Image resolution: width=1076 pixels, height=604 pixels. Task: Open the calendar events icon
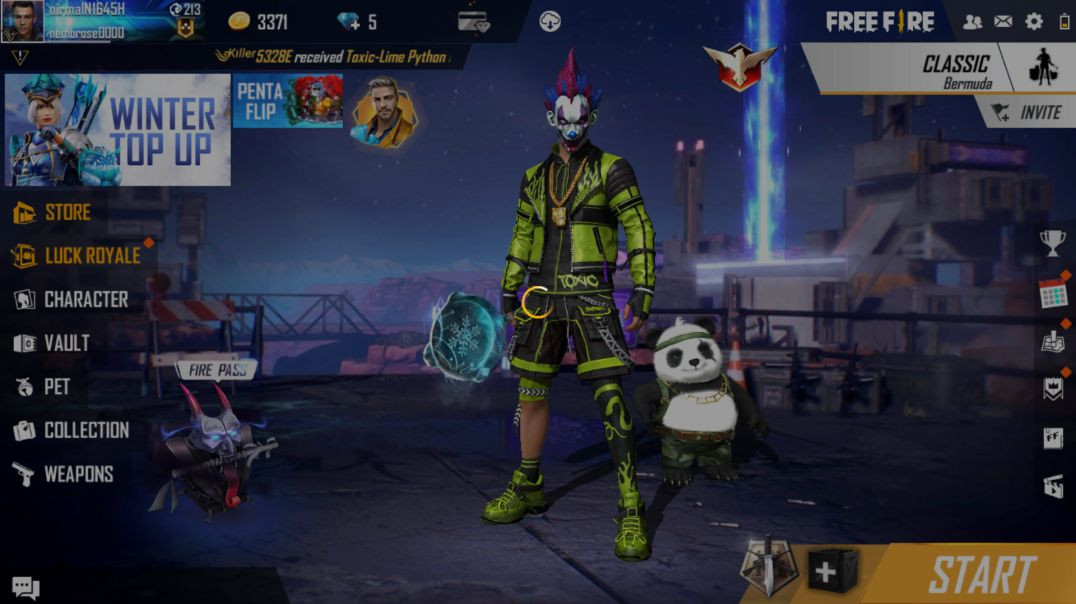point(1053,294)
